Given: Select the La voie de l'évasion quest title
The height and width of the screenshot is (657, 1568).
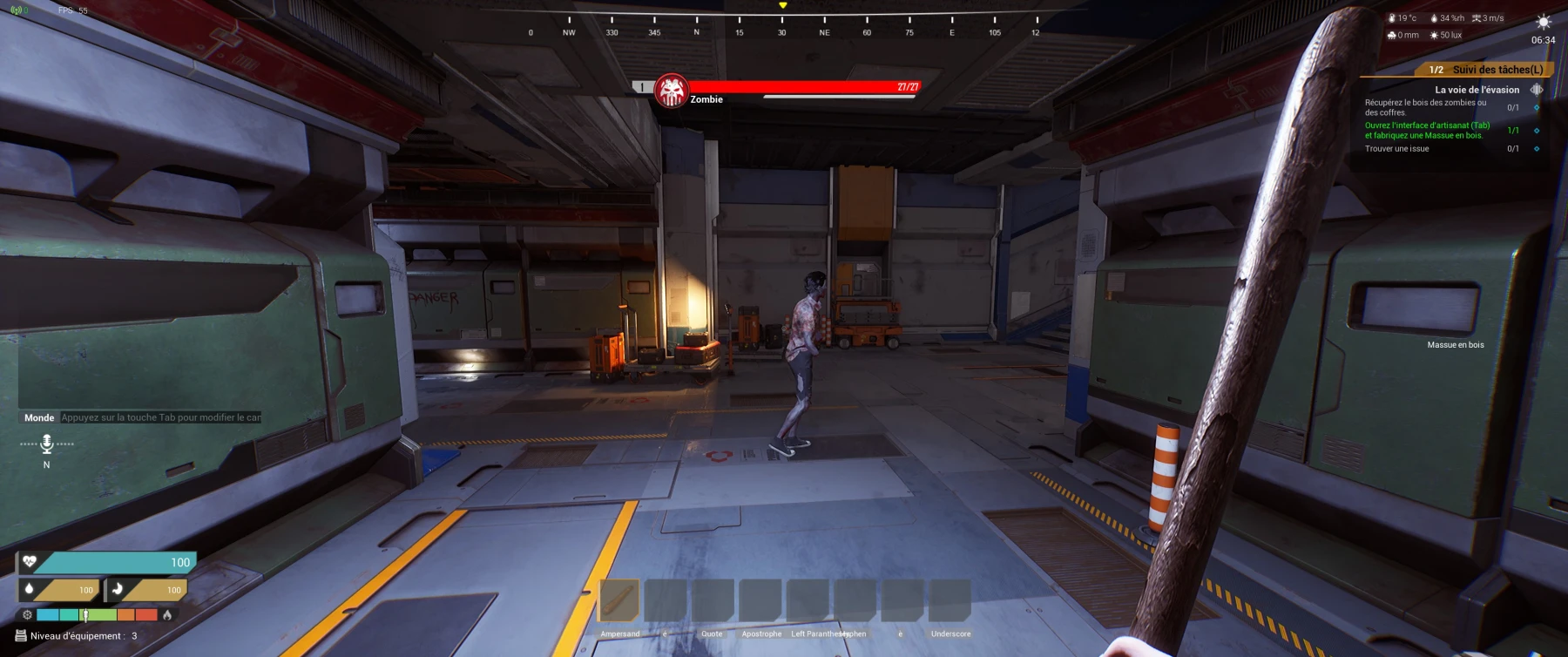Looking at the screenshot, I should pyautogui.click(x=1477, y=90).
